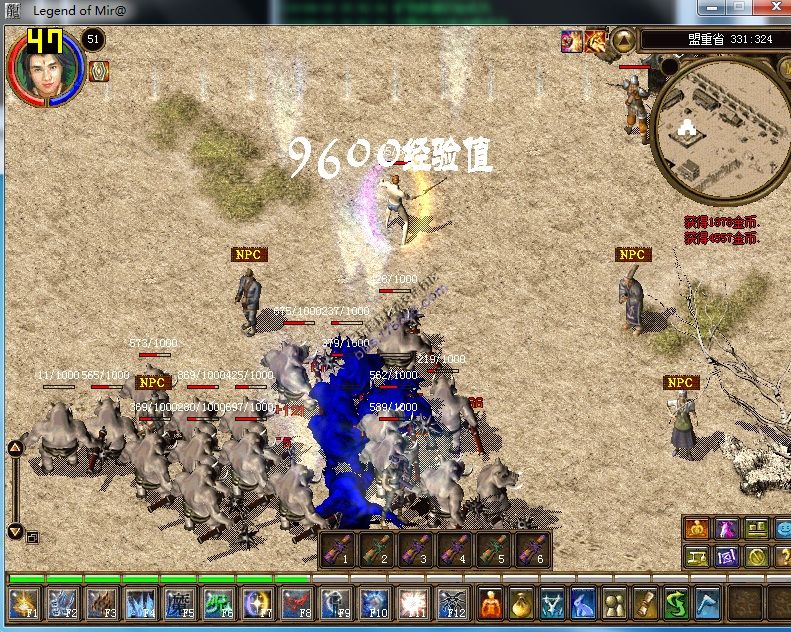Use the item in belt slot 1
791x632 pixels.
click(x=336, y=549)
